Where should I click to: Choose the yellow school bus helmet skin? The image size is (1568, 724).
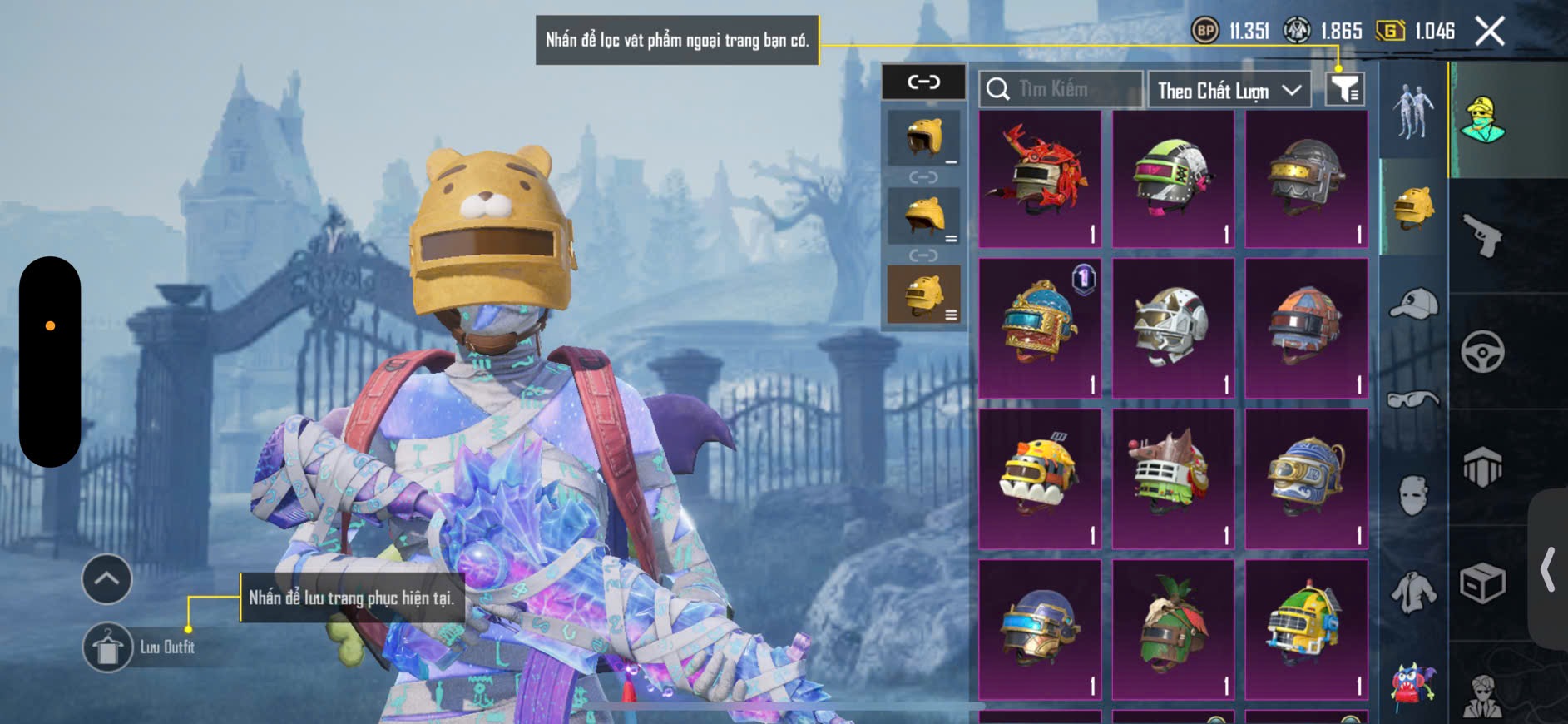pyautogui.click(x=1306, y=628)
